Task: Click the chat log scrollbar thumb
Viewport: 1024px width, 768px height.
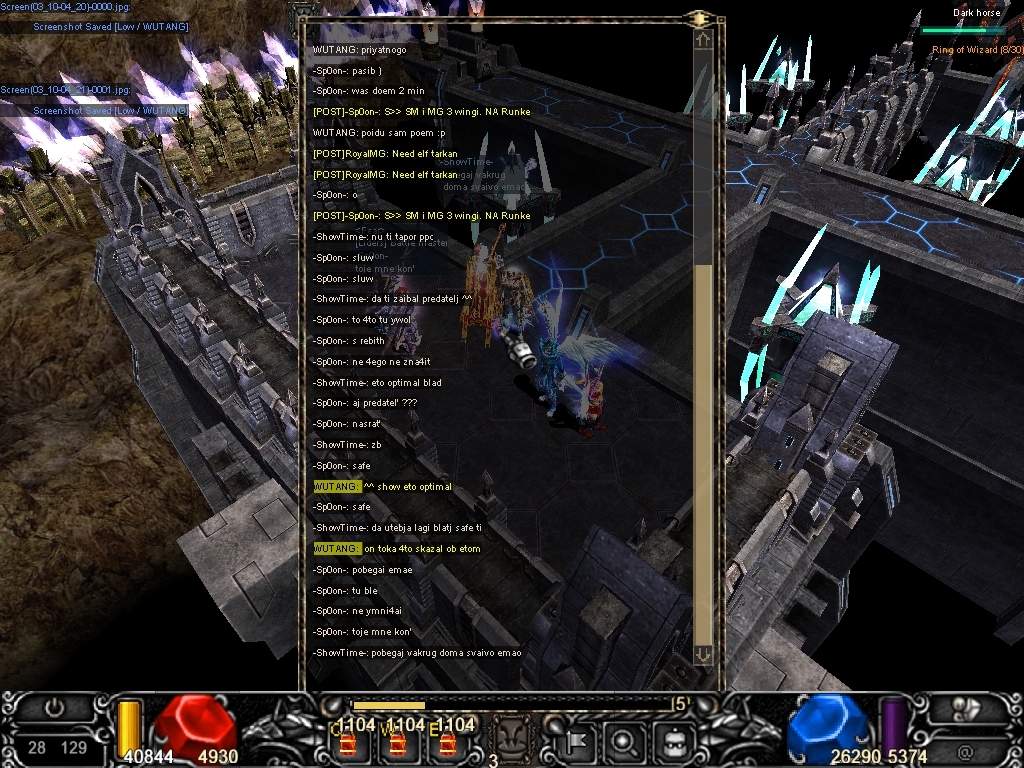Action: coord(703,450)
